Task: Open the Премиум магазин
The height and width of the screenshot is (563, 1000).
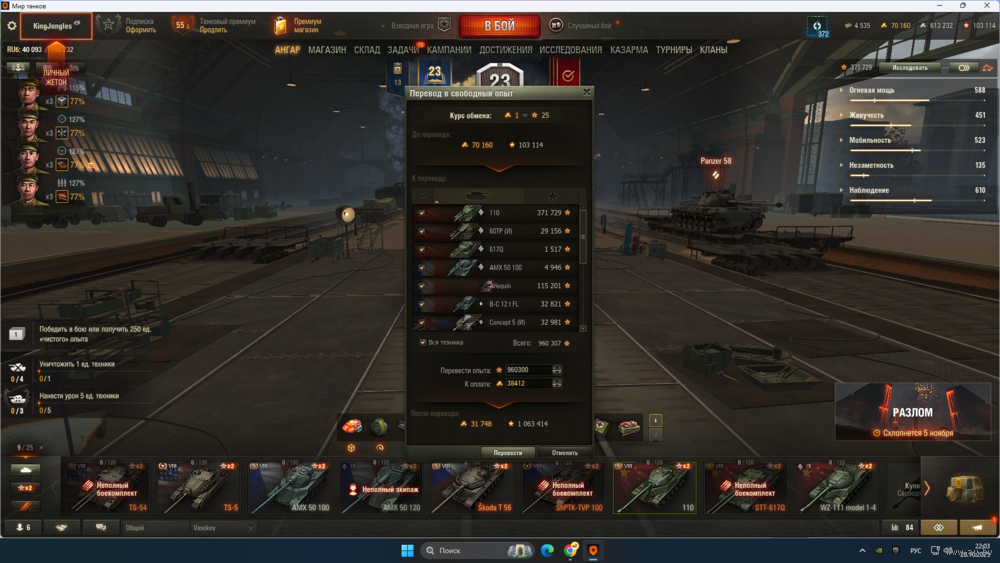Action: click(x=298, y=25)
